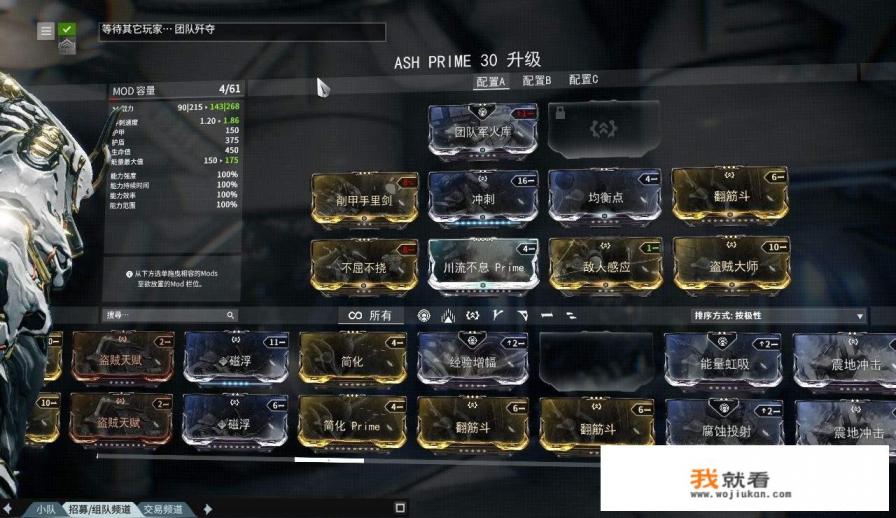896x518 pixels.
Task: Pick the 经验增幅 mod from inventory
Action: (472, 361)
